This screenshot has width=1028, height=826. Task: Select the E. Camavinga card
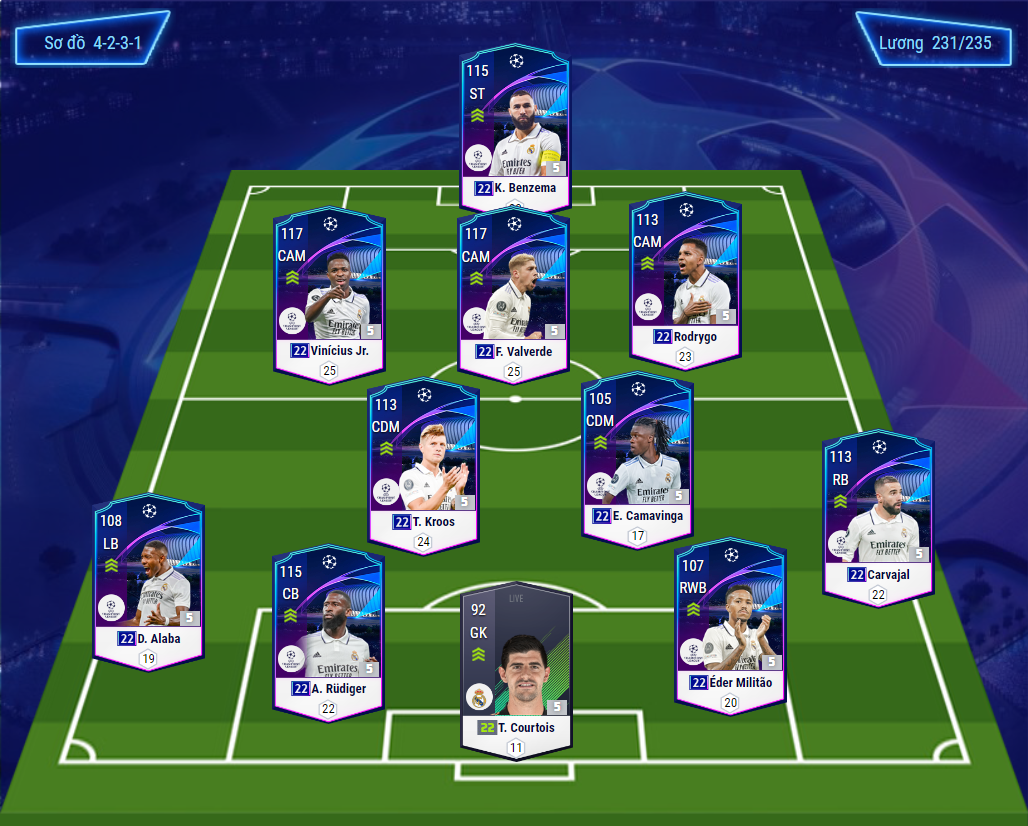[x=637, y=455]
